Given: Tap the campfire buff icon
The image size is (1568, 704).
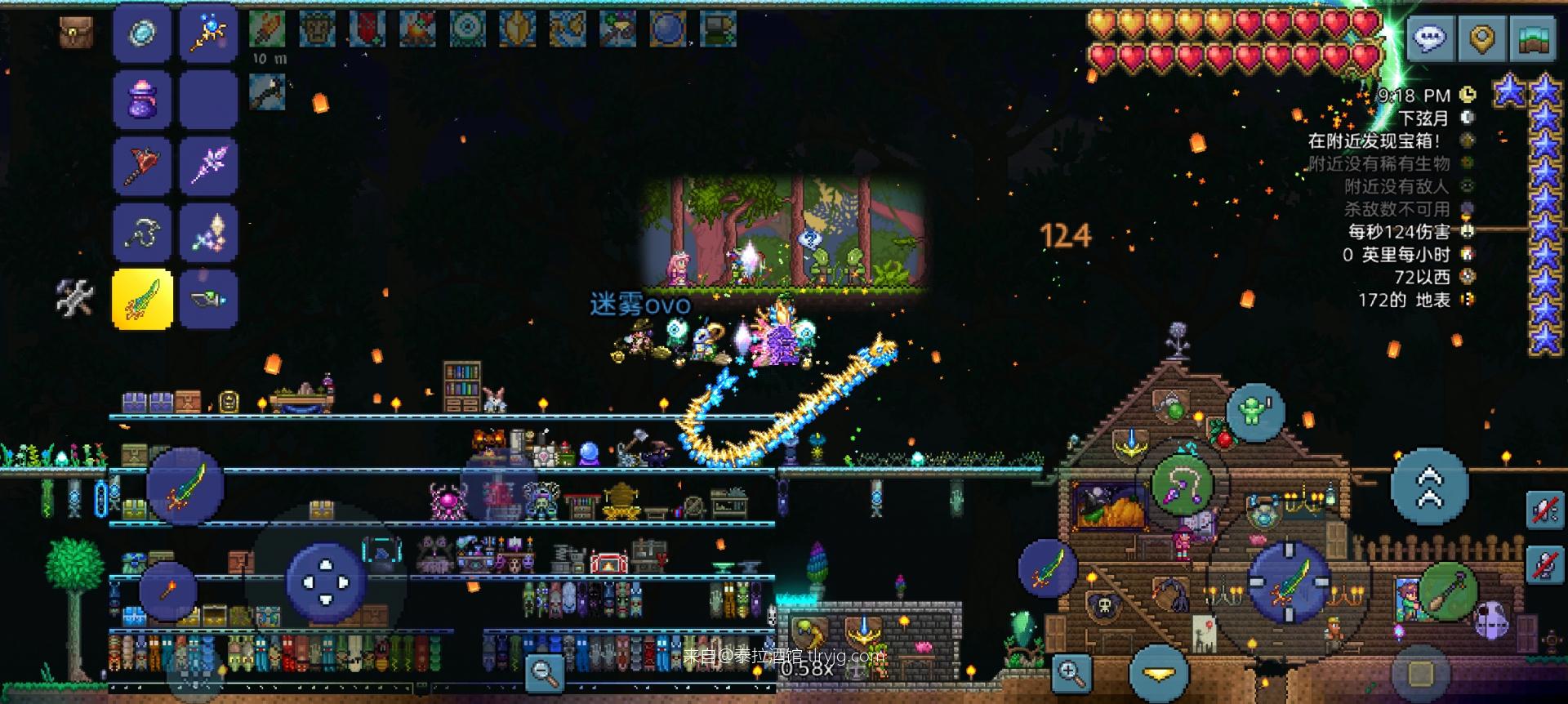Looking at the screenshot, I should [x=416, y=29].
